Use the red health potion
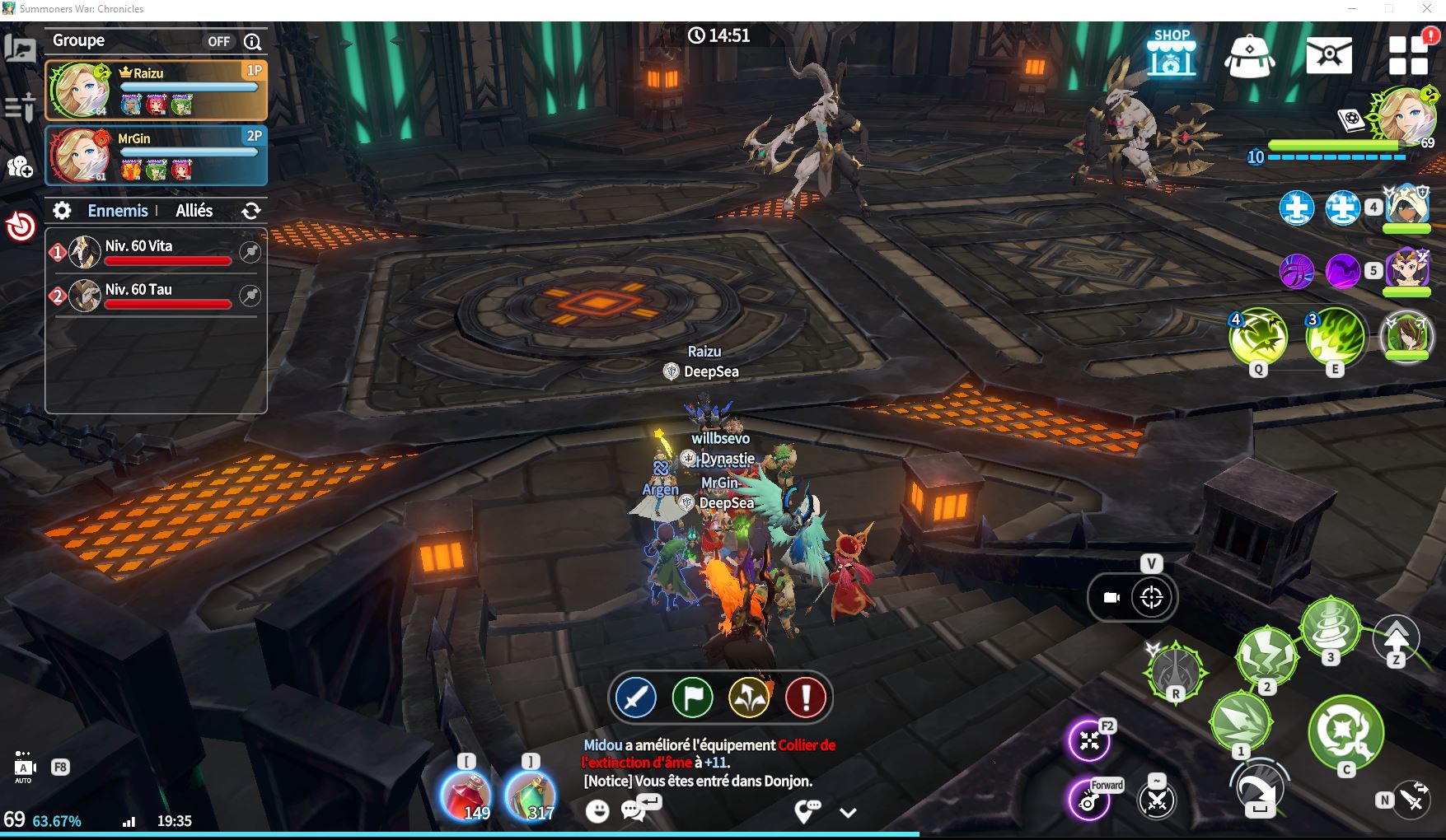 [x=466, y=796]
